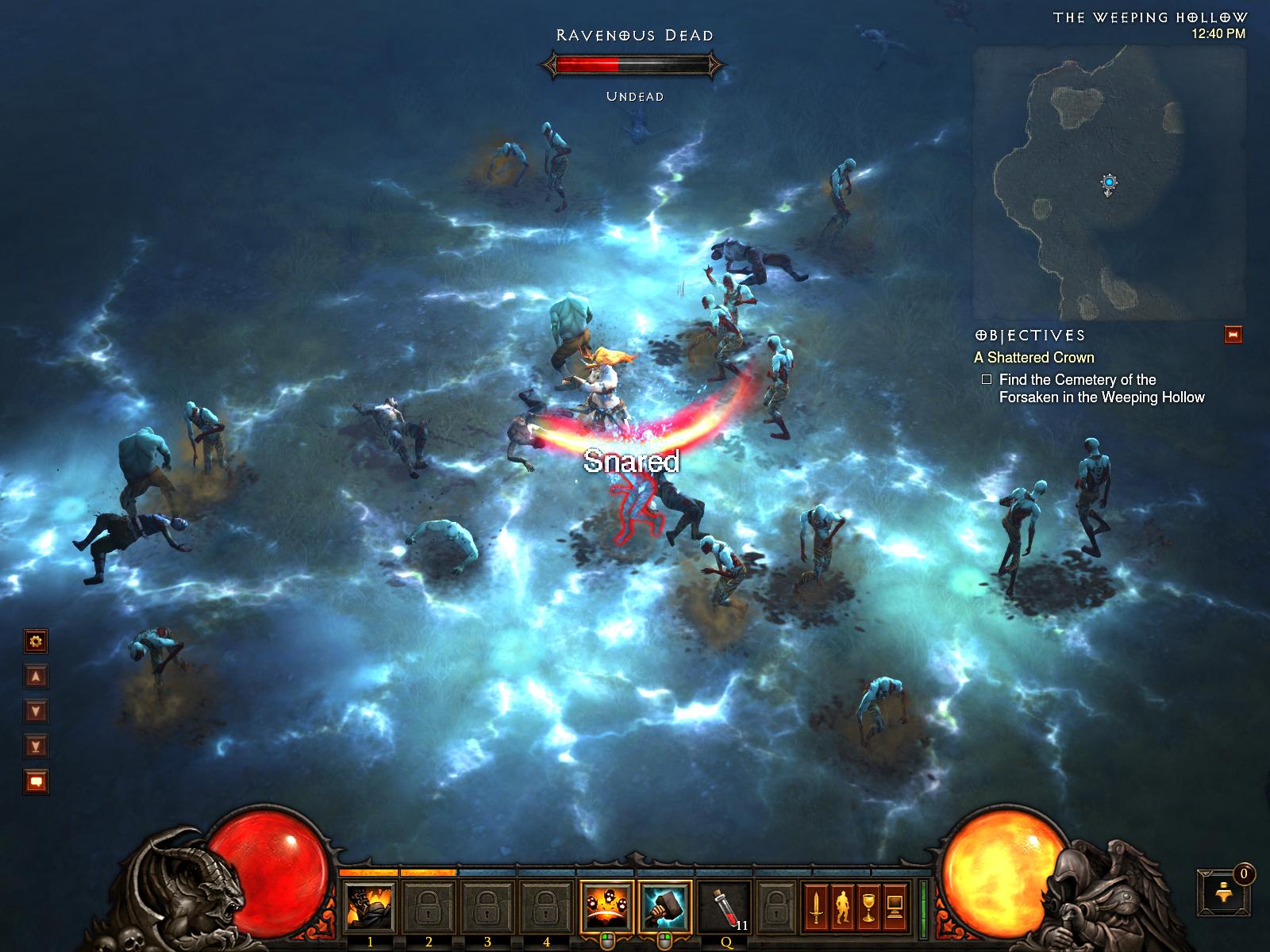This screenshot has height=952, width=1270.
Task: Collapse the Objectives tracker with red button
Action: coord(1233,335)
